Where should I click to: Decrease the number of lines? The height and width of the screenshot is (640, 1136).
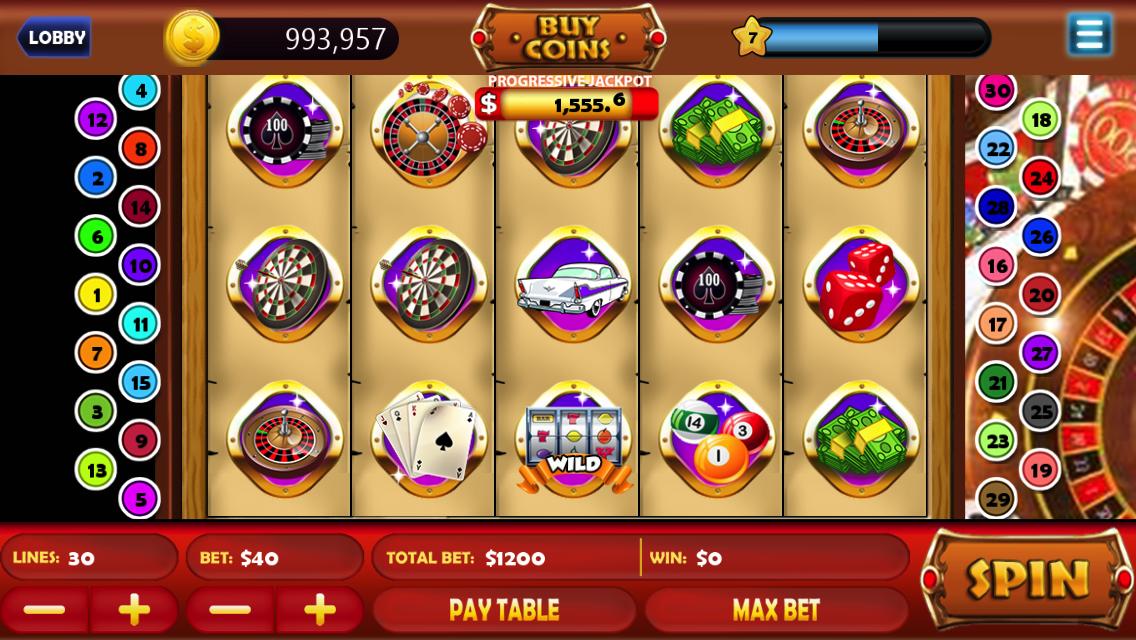[44, 609]
